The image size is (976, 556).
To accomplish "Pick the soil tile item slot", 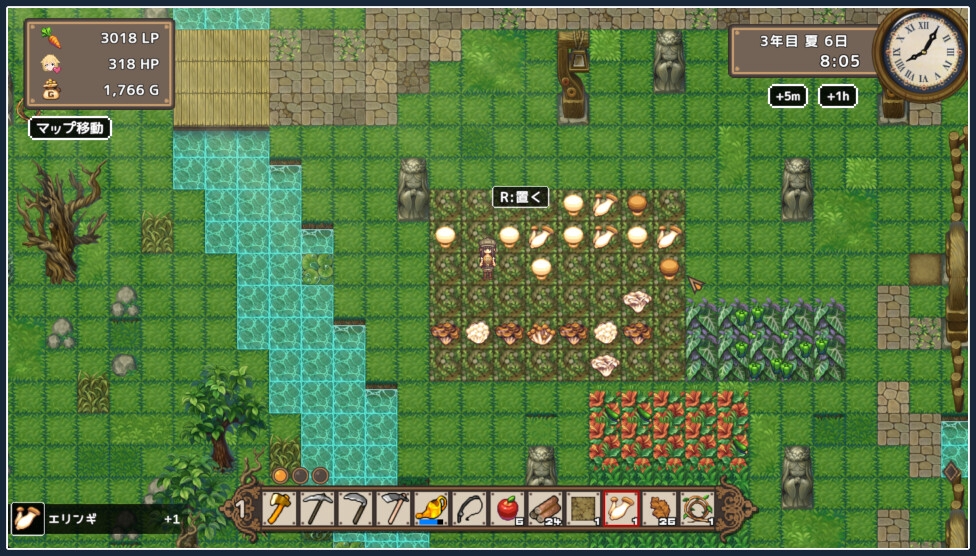I will click(583, 509).
